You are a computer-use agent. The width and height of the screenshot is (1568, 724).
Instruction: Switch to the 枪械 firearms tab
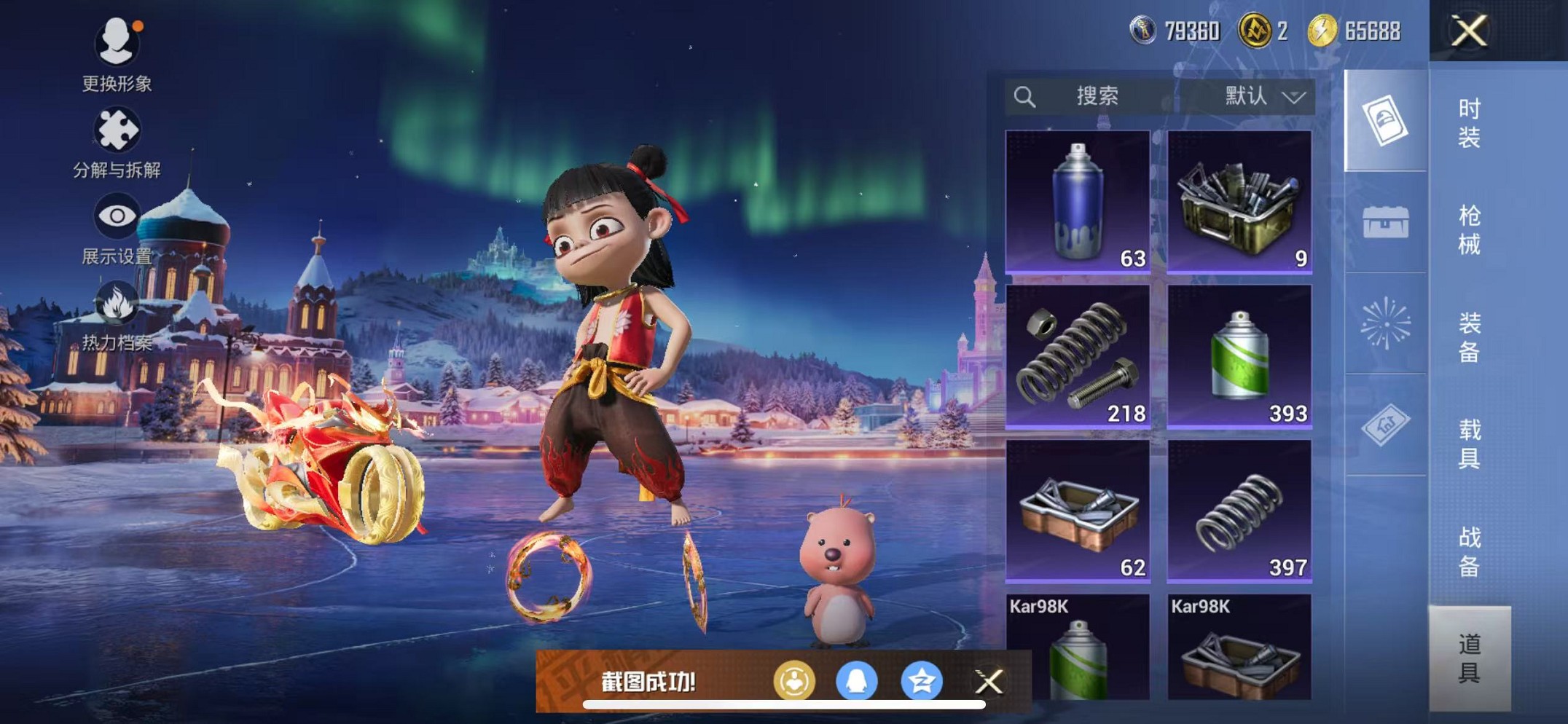[1469, 229]
